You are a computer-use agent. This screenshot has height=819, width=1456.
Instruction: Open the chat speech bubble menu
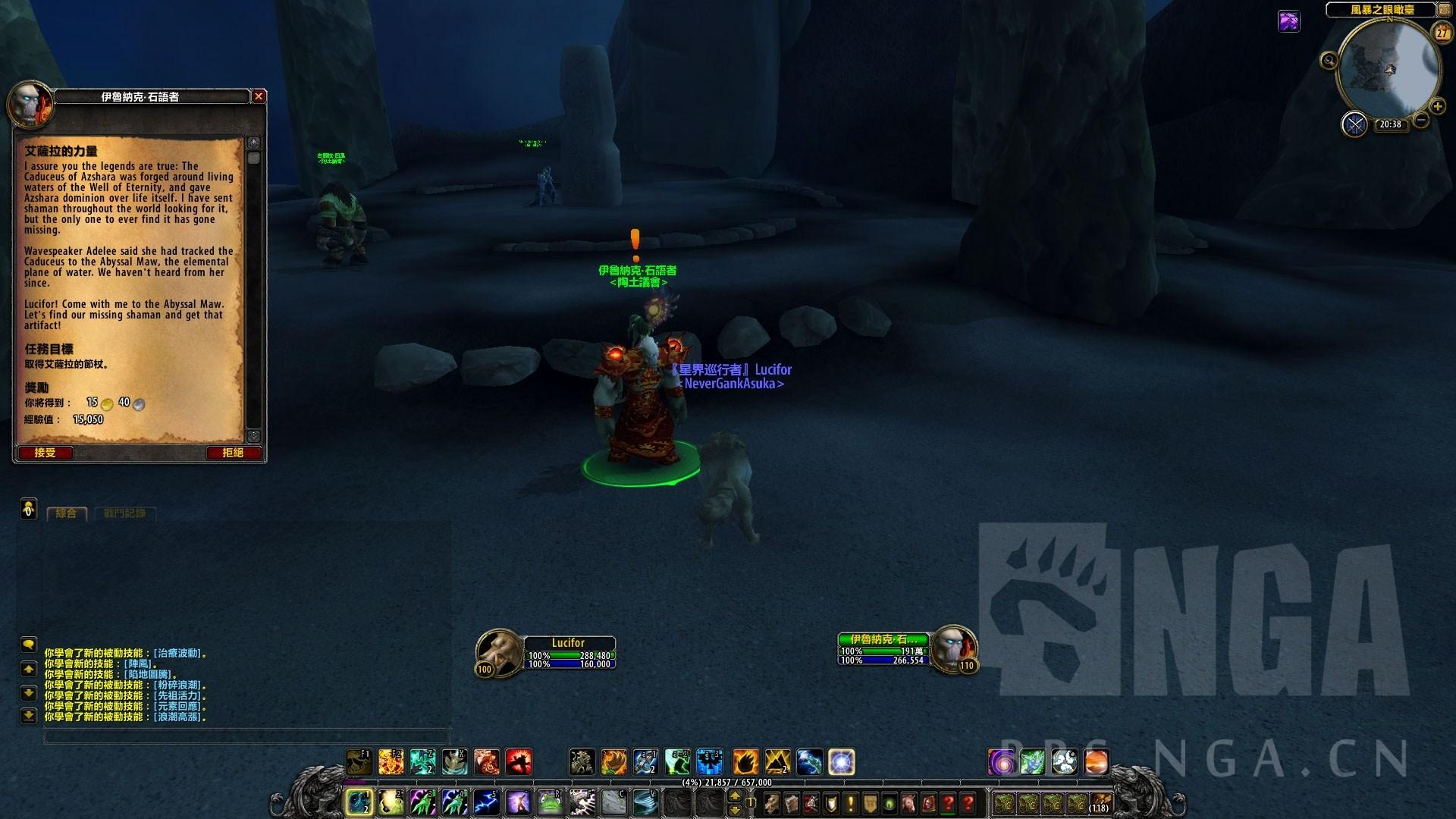pos(28,645)
